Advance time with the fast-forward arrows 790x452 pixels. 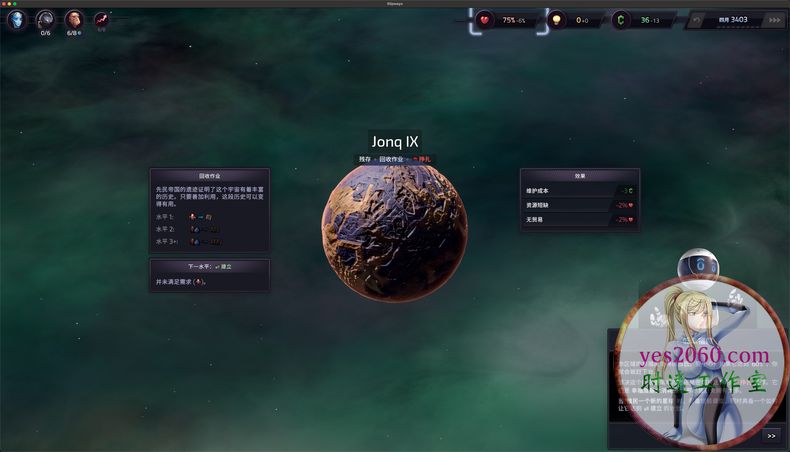tap(773, 19)
